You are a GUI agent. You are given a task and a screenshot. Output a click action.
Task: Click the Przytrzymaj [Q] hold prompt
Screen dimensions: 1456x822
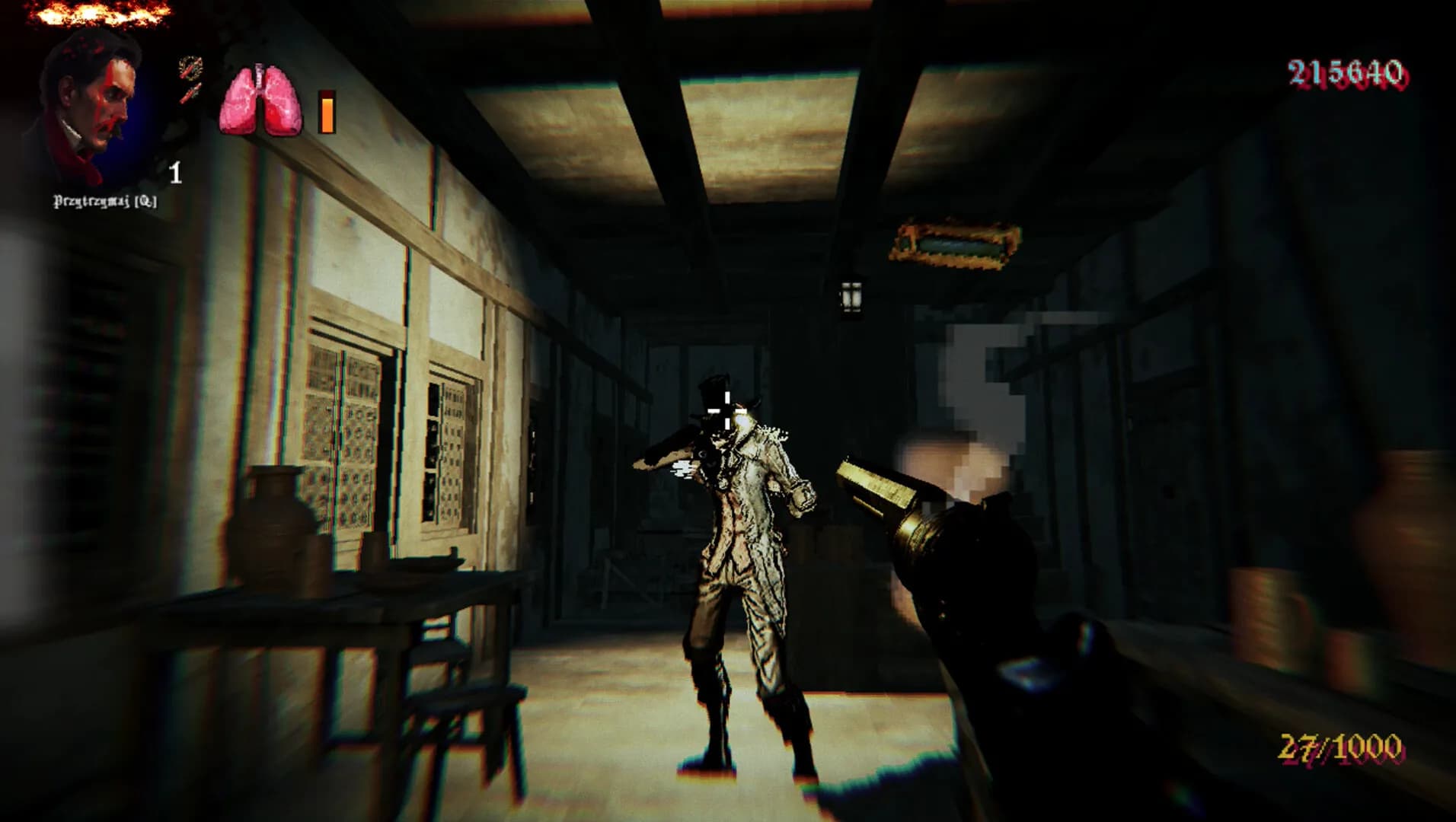[104, 201]
